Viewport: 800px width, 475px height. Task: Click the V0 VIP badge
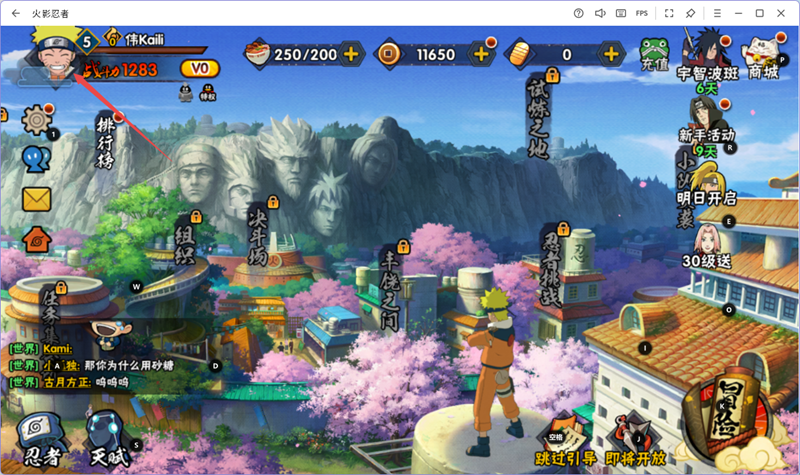pos(200,69)
